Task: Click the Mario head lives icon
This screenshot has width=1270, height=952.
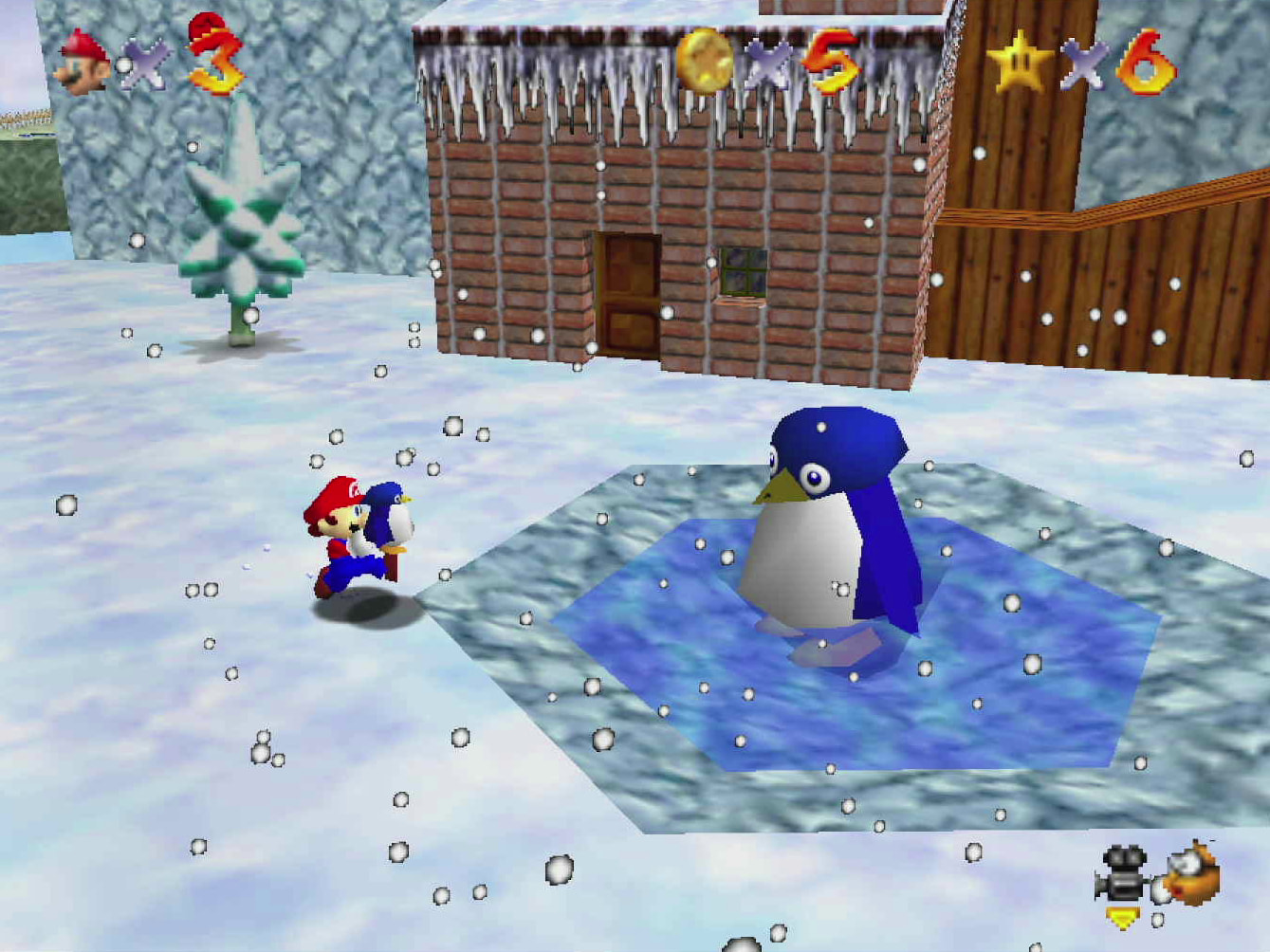Action: tap(83, 63)
